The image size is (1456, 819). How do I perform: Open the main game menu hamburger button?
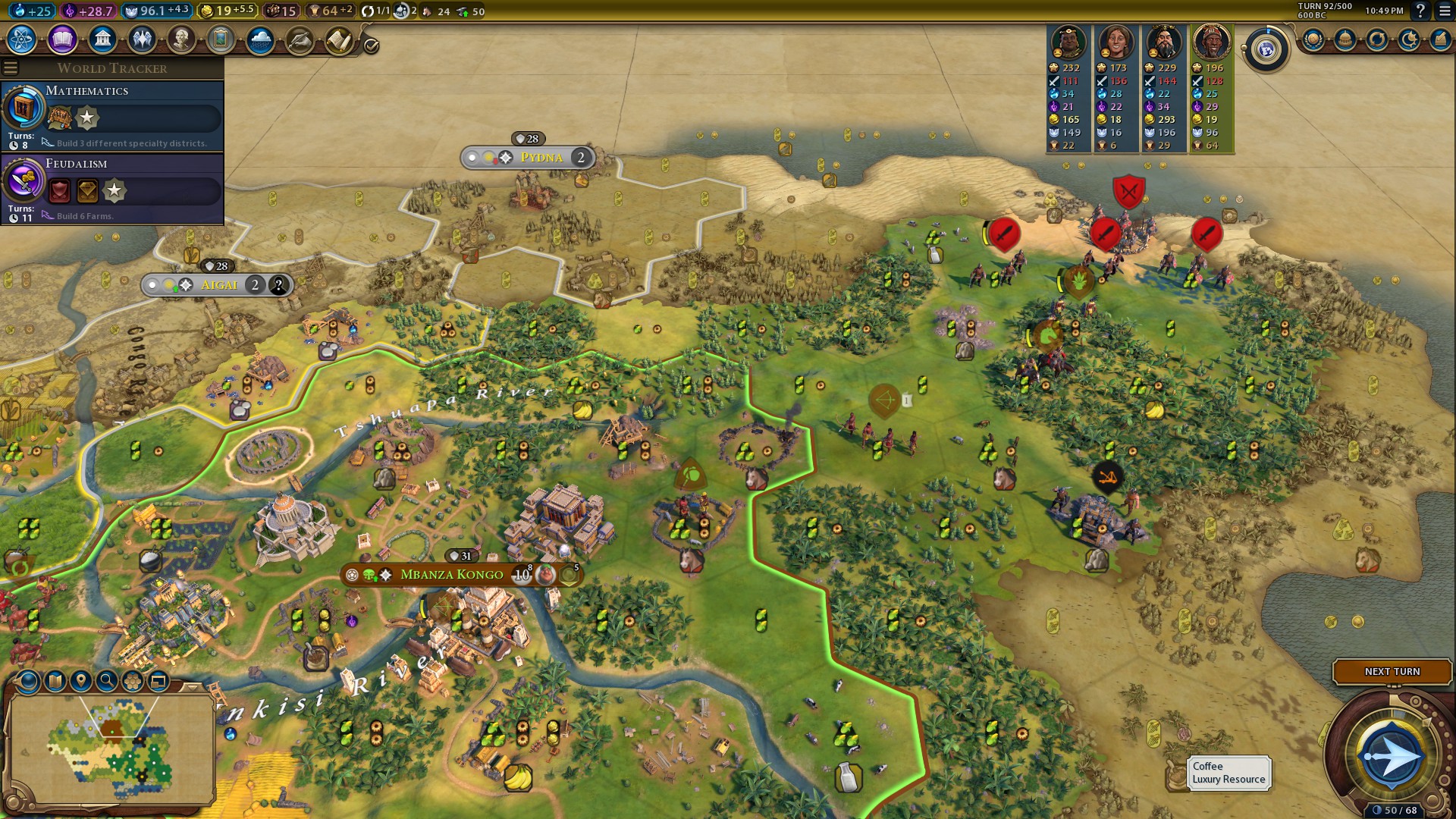(x=1445, y=11)
